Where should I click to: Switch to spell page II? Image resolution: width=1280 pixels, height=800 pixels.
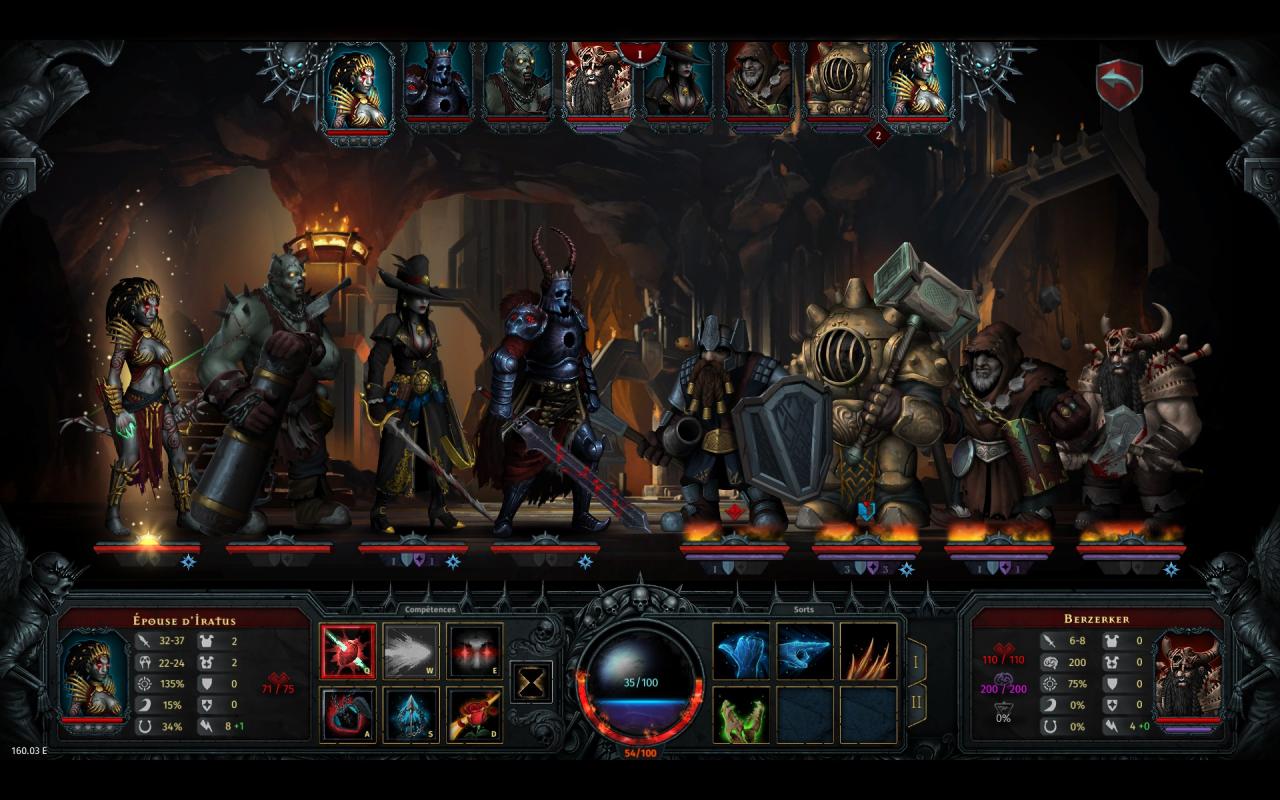click(x=915, y=705)
